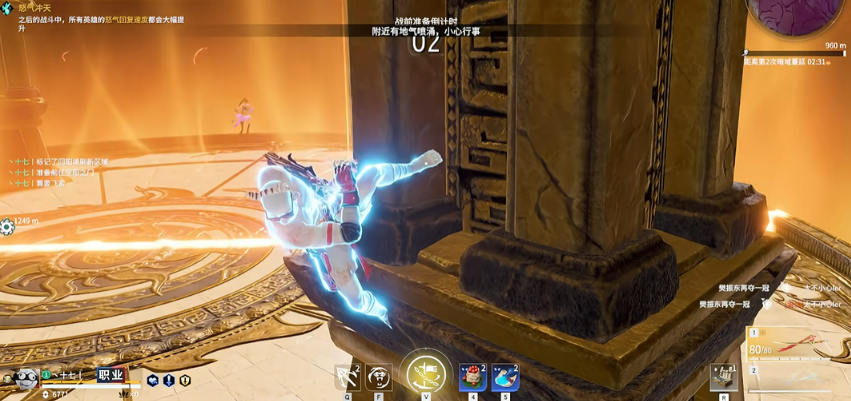The image size is (851, 401).
Task: Click the blue sword status icon
Action: (x=169, y=380)
